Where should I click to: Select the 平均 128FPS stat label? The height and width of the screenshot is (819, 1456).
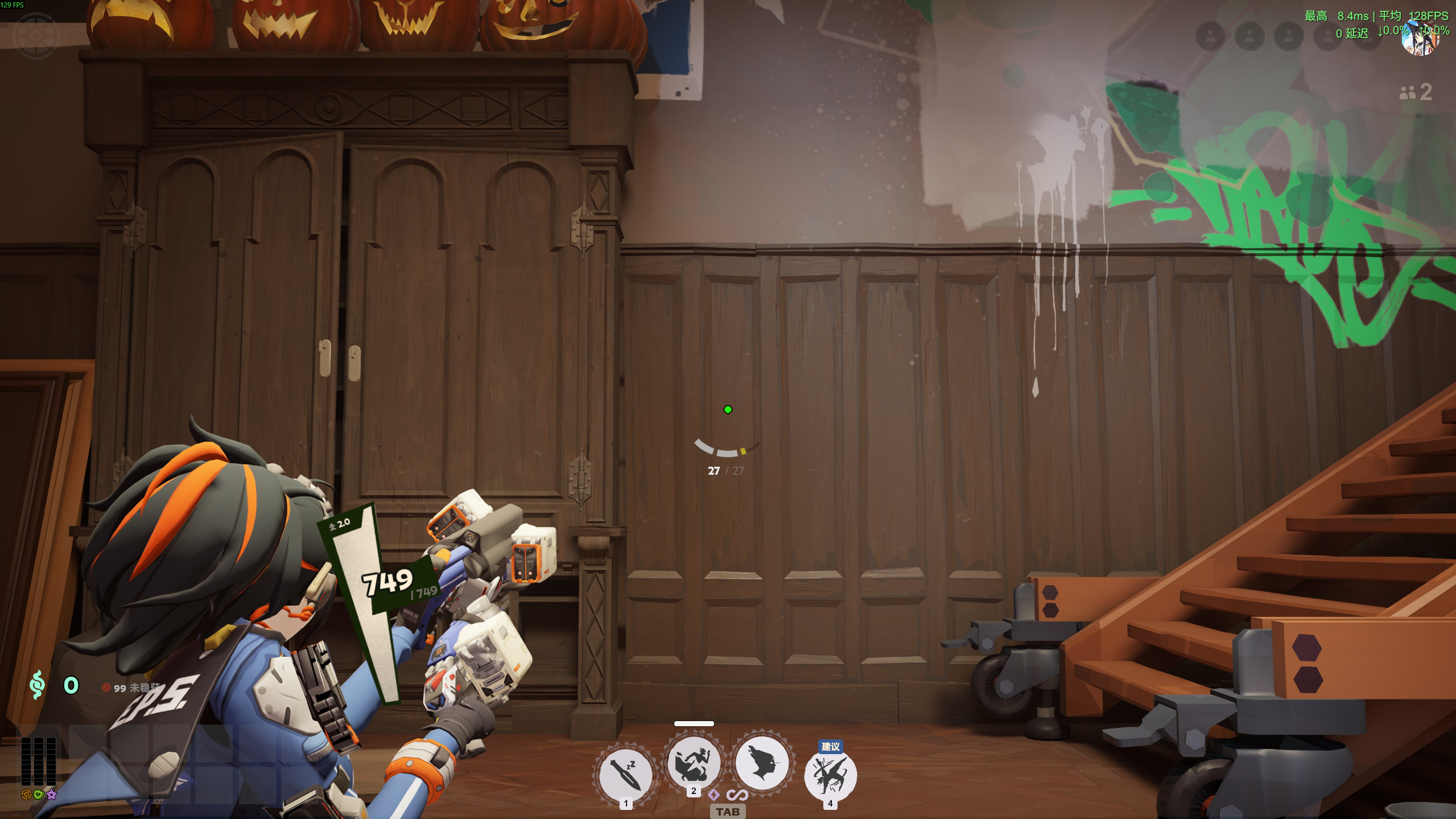point(1405,17)
